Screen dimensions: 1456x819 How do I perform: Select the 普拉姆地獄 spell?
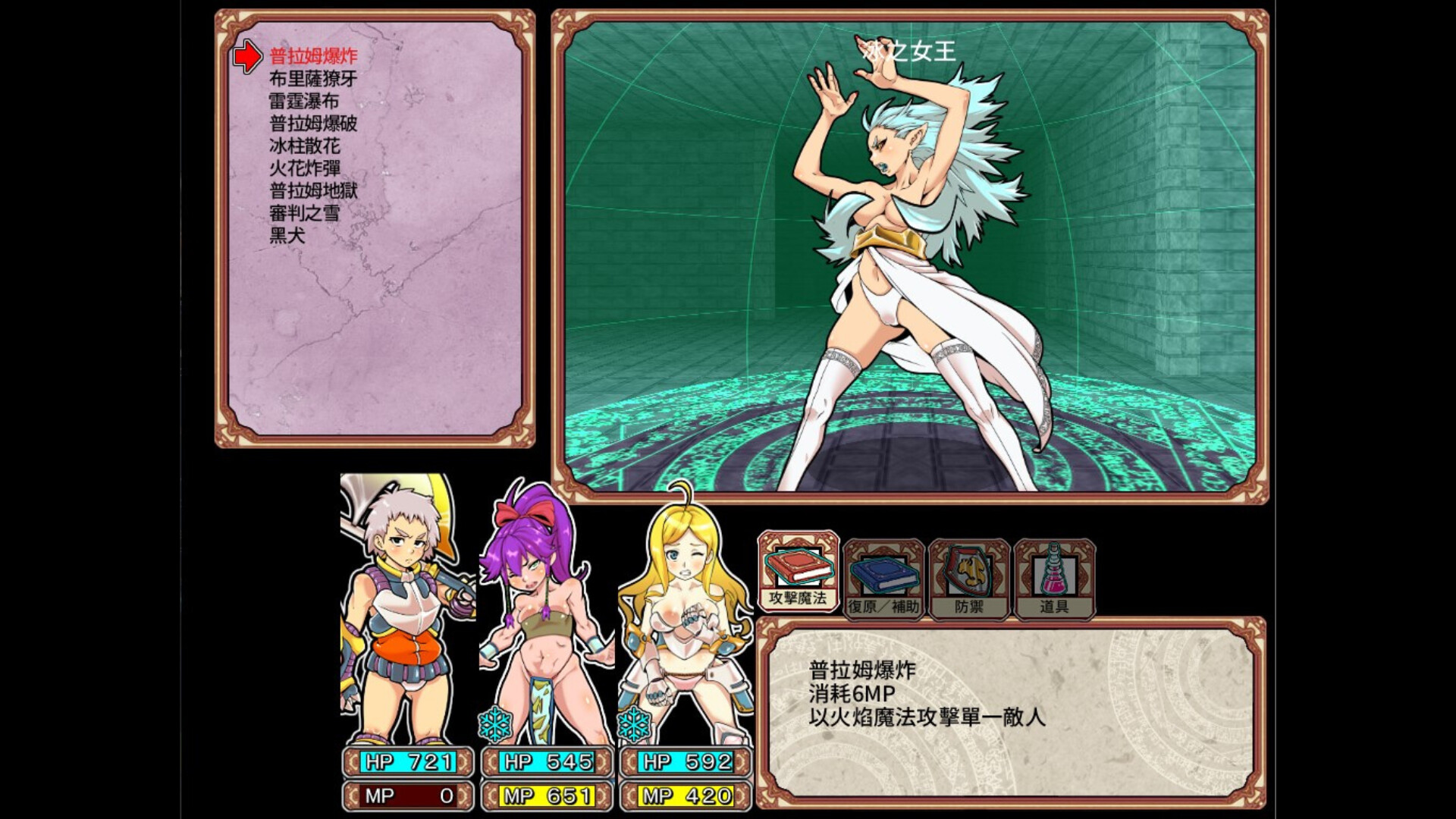point(313,190)
